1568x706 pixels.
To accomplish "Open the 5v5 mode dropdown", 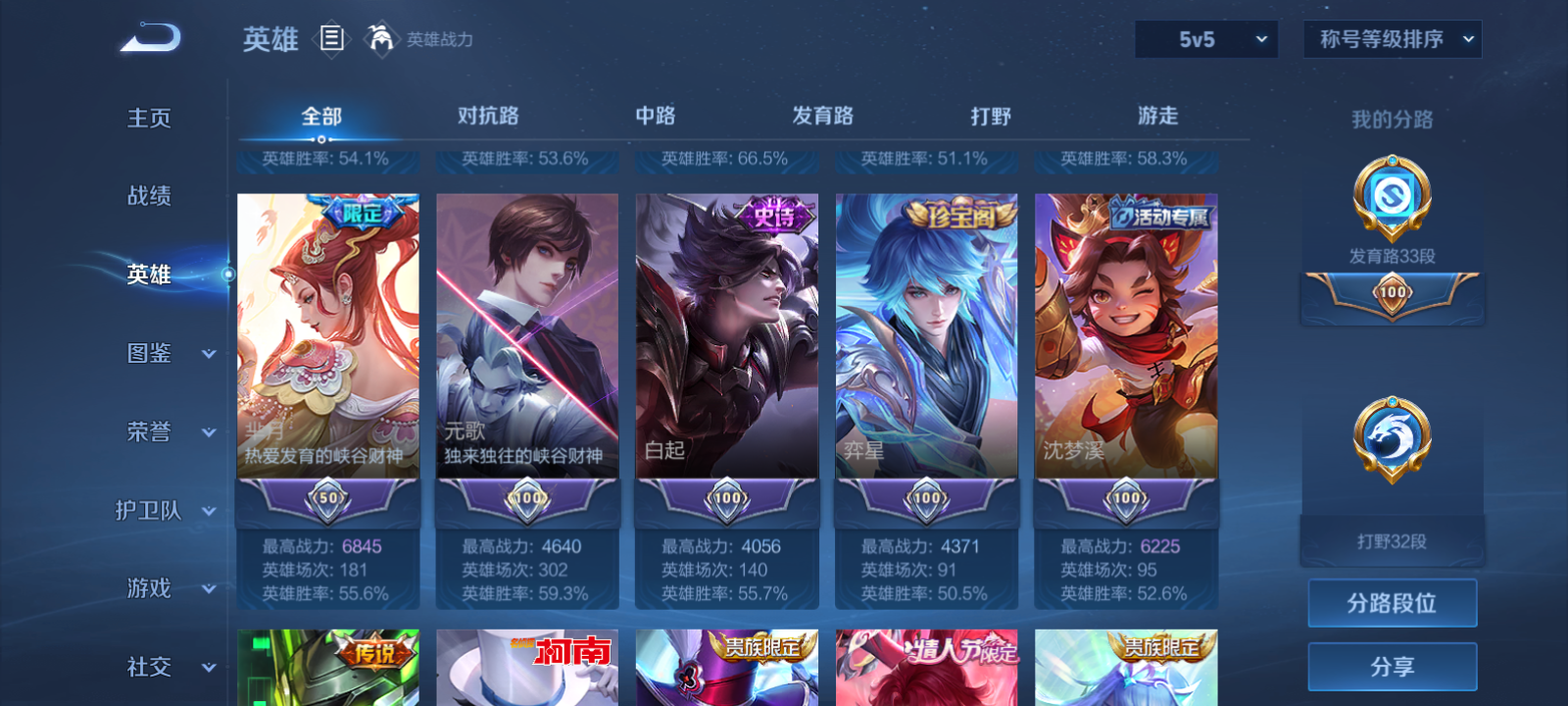I will (1206, 40).
